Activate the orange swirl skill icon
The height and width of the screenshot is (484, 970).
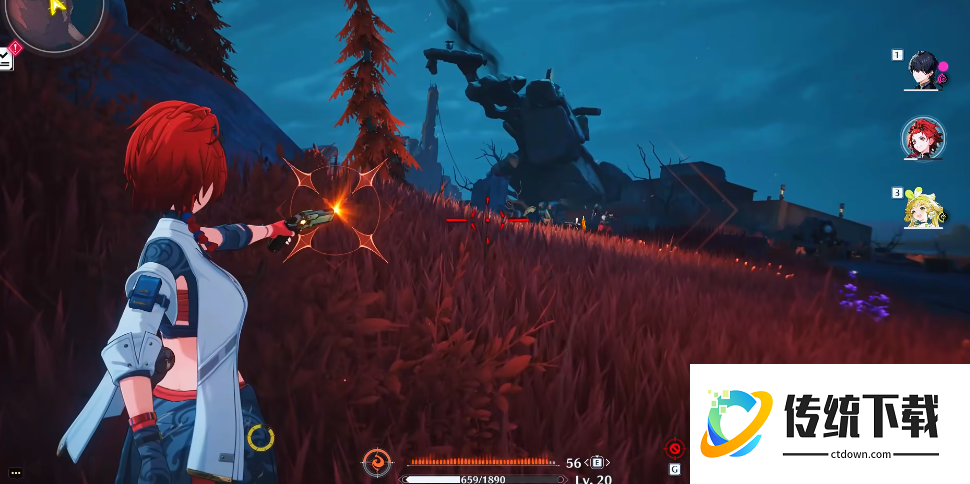[377, 462]
